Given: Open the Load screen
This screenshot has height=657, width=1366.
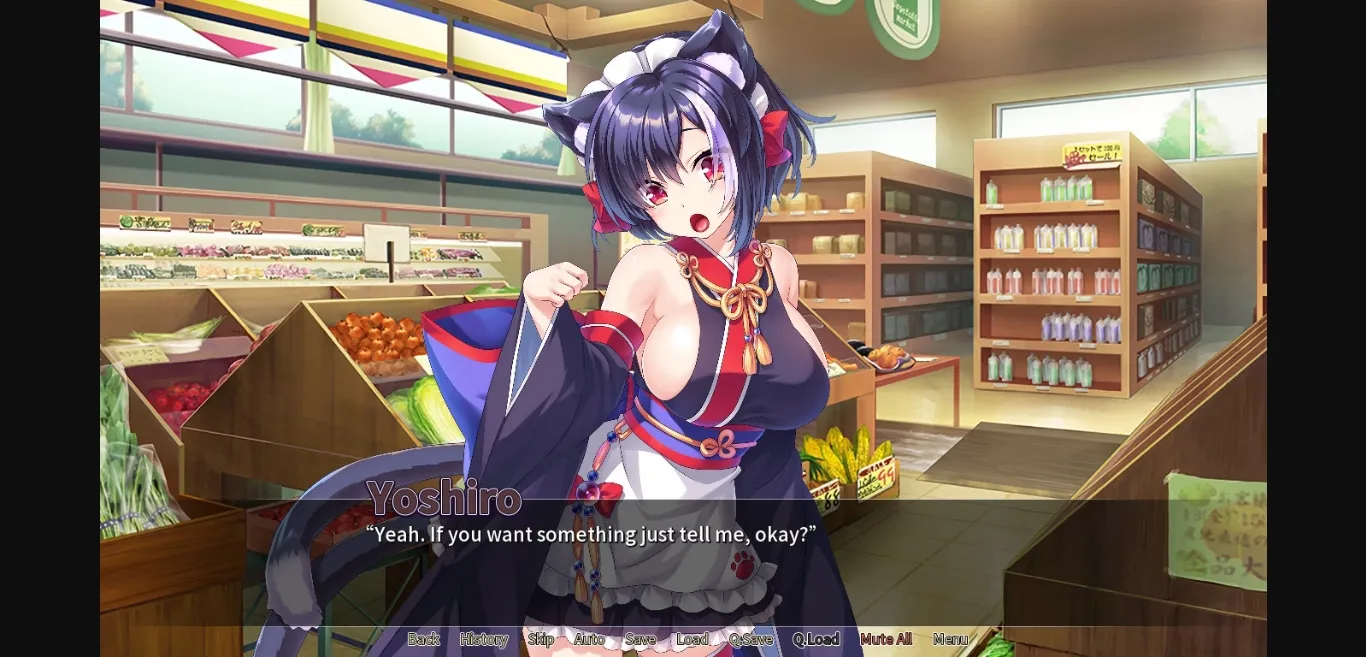Looking at the screenshot, I should click(692, 639).
